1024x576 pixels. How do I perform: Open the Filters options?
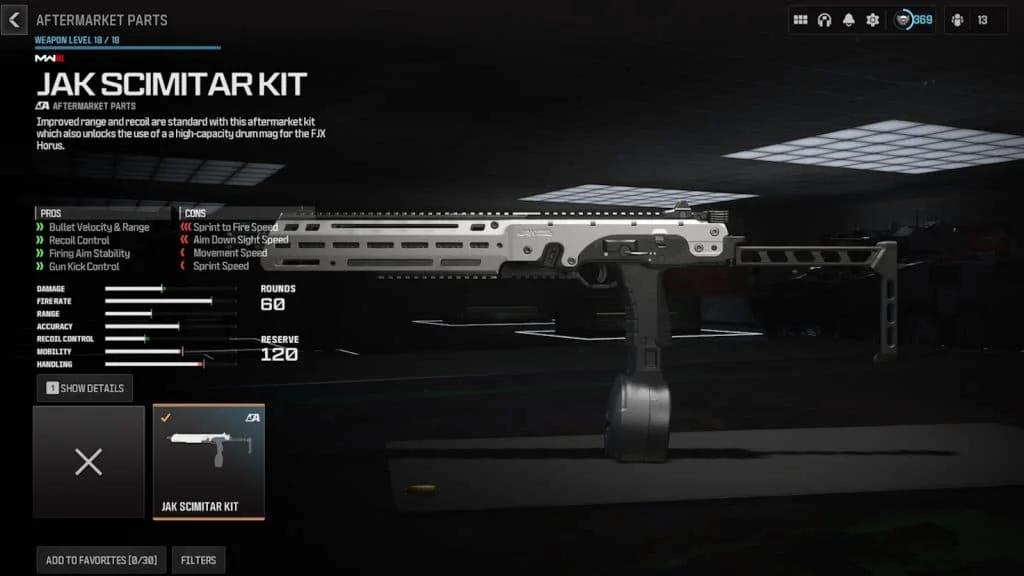198,560
